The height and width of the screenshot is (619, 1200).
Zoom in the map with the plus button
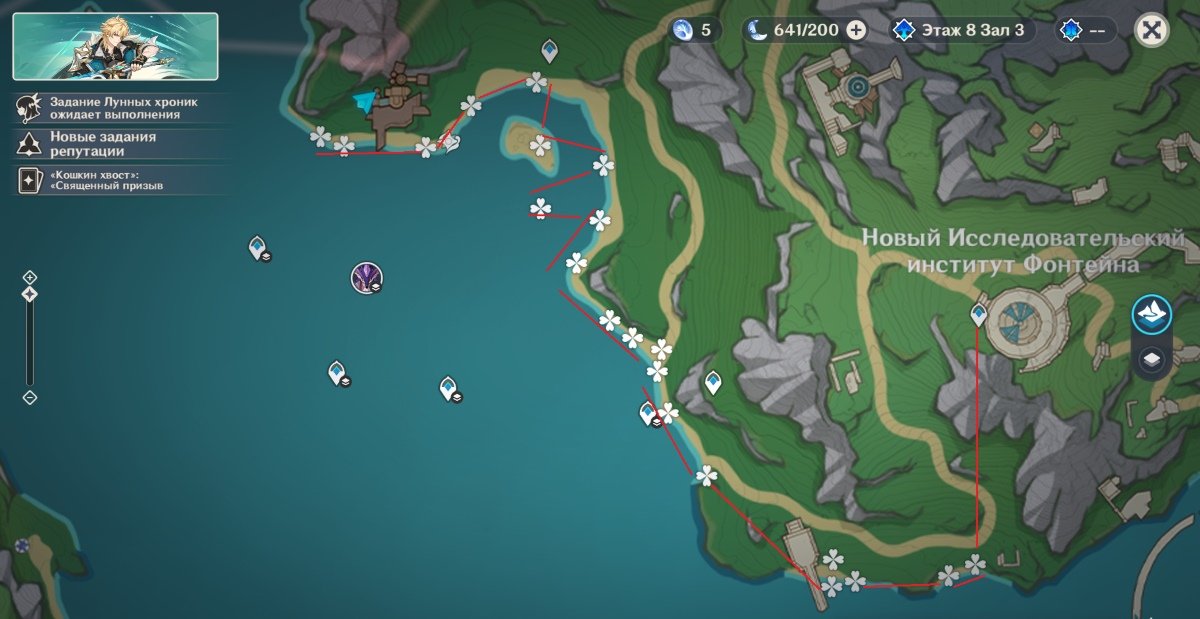point(30,277)
